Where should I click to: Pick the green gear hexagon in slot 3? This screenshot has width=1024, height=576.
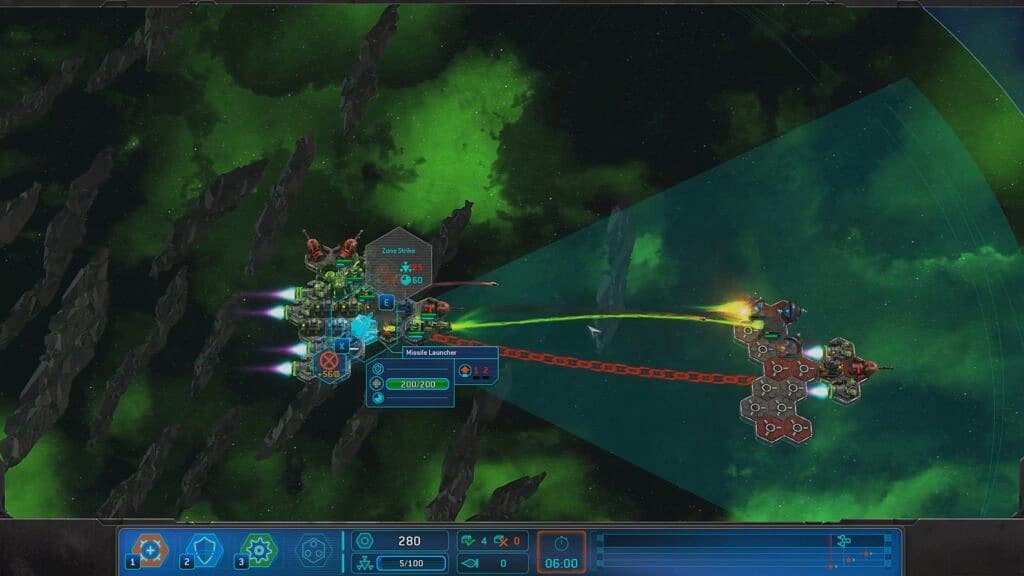pyautogui.click(x=258, y=549)
